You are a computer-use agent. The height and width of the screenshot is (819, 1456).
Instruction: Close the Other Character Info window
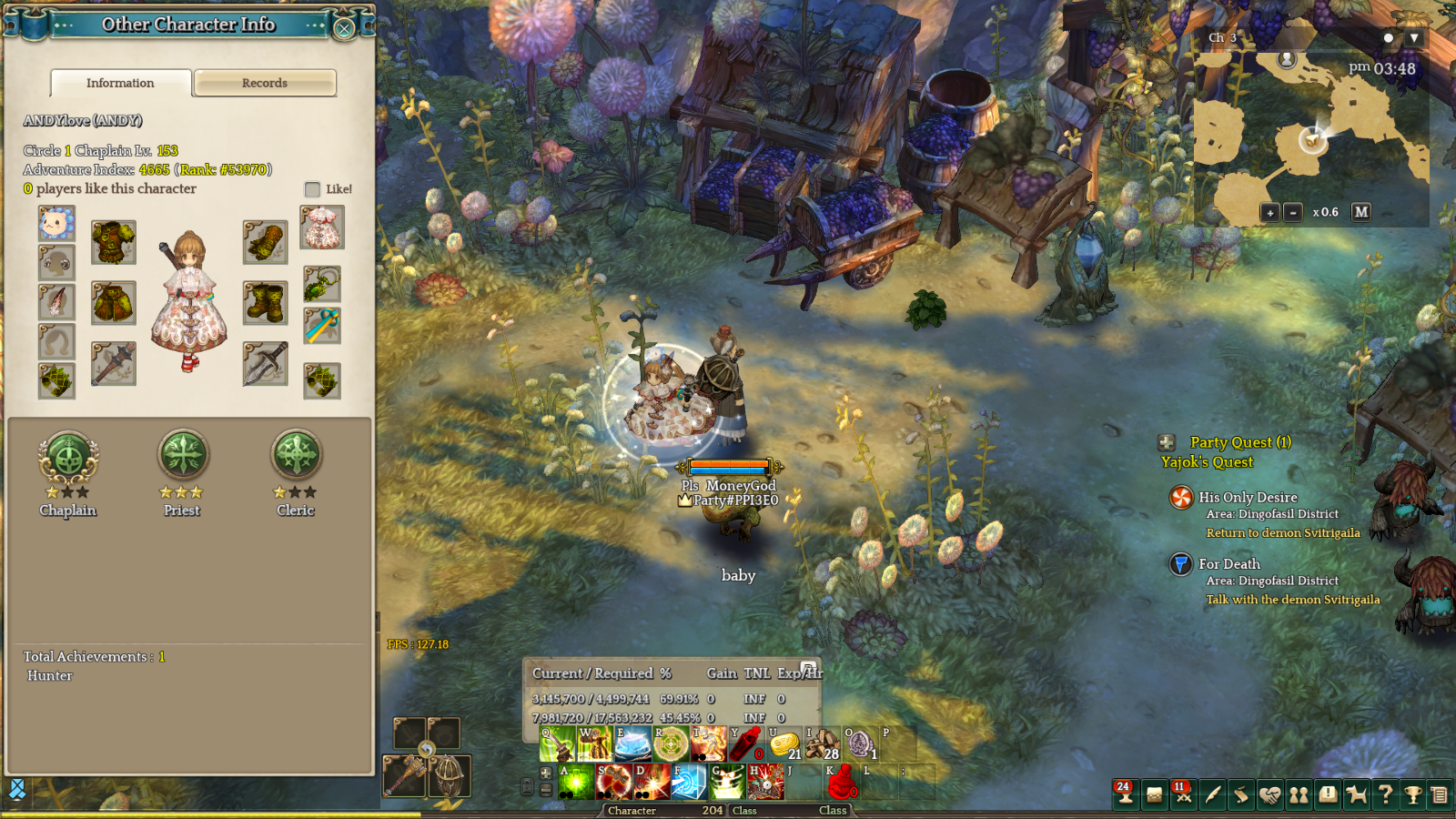(344, 28)
